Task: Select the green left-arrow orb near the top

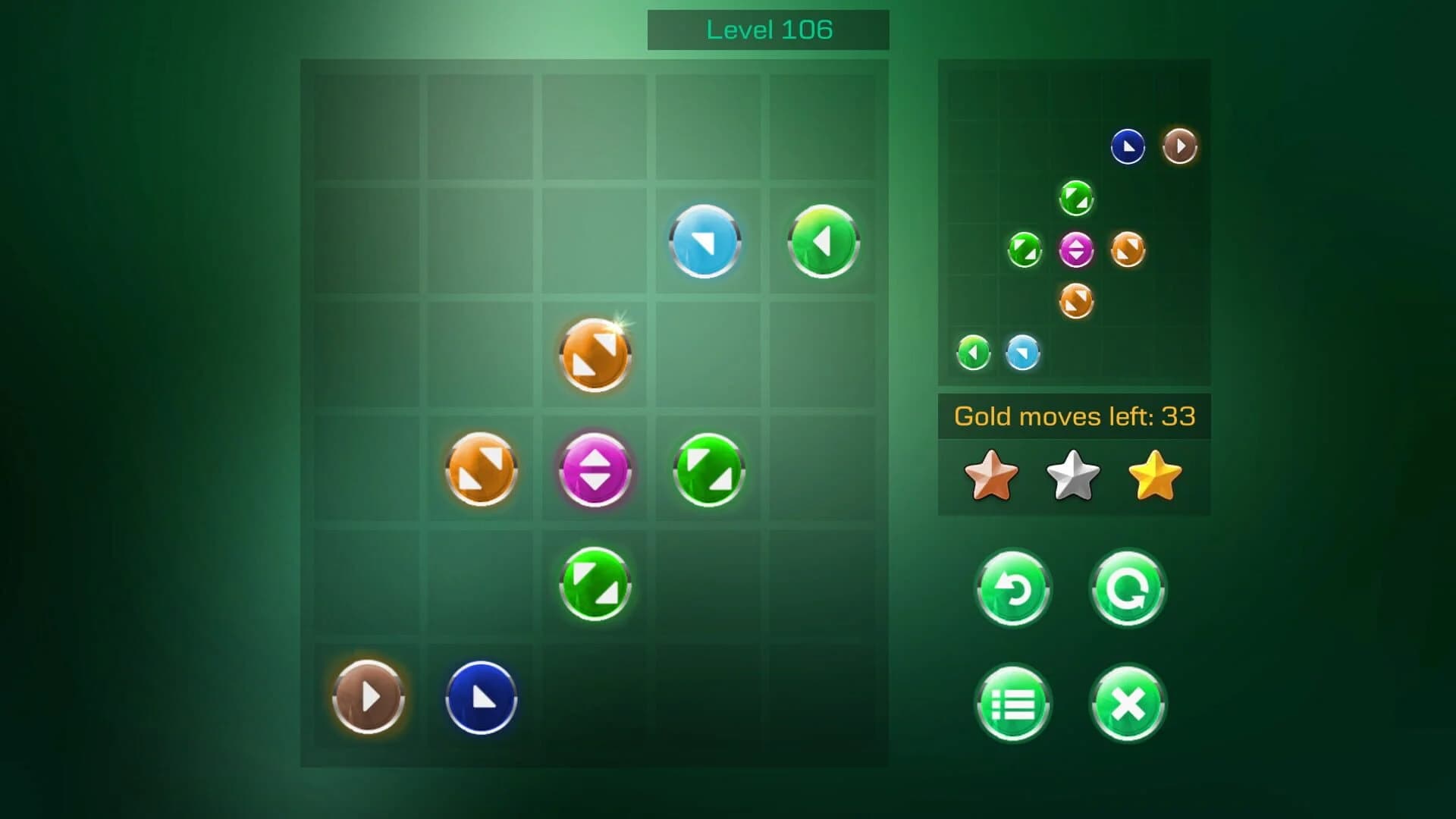Action: click(822, 241)
